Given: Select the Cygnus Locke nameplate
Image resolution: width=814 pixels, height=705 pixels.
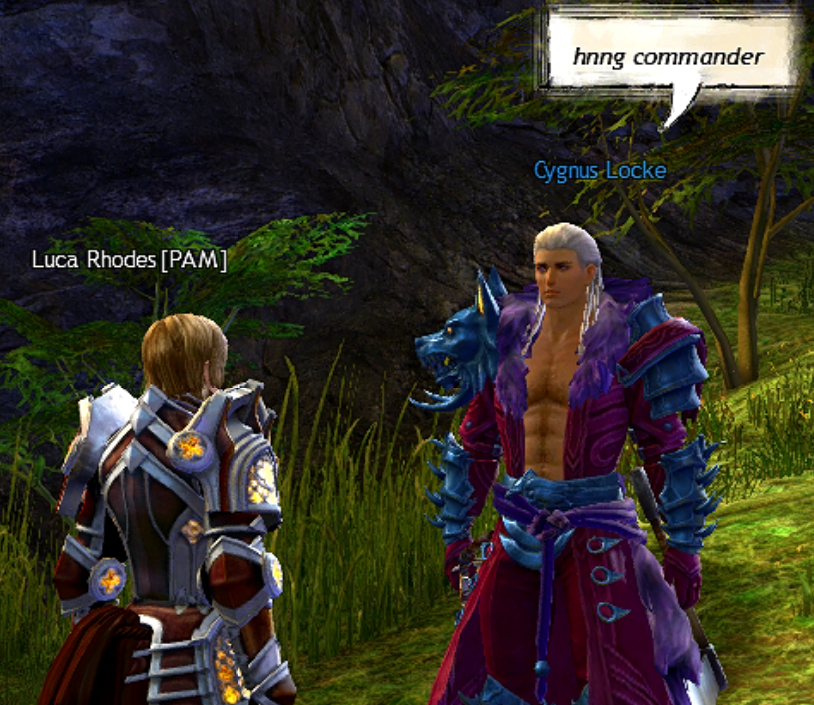Looking at the screenshot, I should pos(599,170).
